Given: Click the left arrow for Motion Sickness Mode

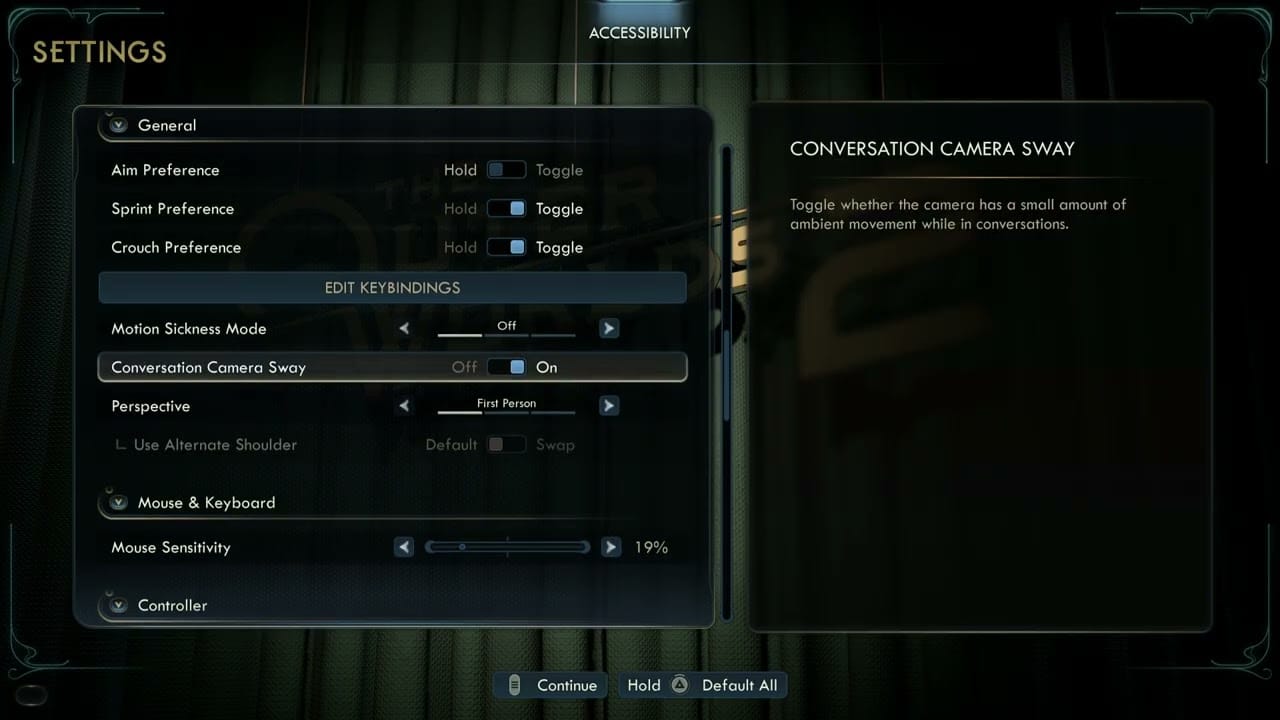Looking at the screenshot, I should pos(404,328).
